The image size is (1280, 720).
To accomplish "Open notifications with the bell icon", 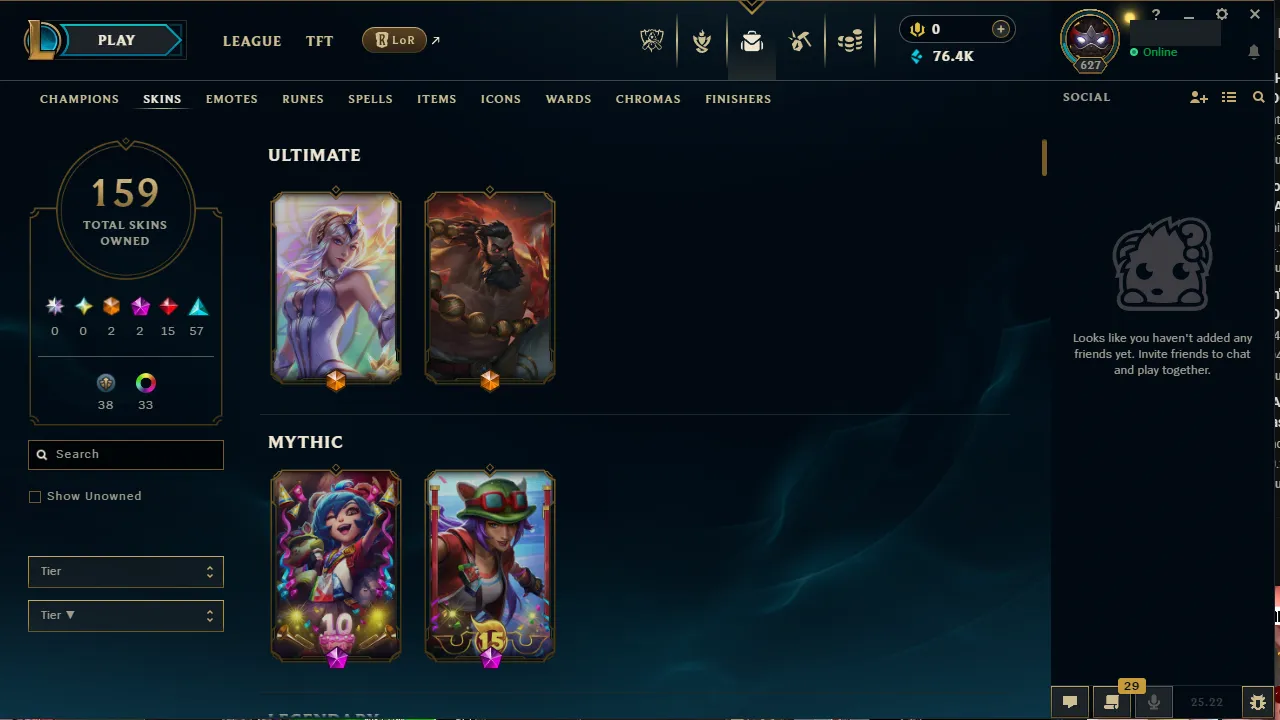I will coord(1254,52).
